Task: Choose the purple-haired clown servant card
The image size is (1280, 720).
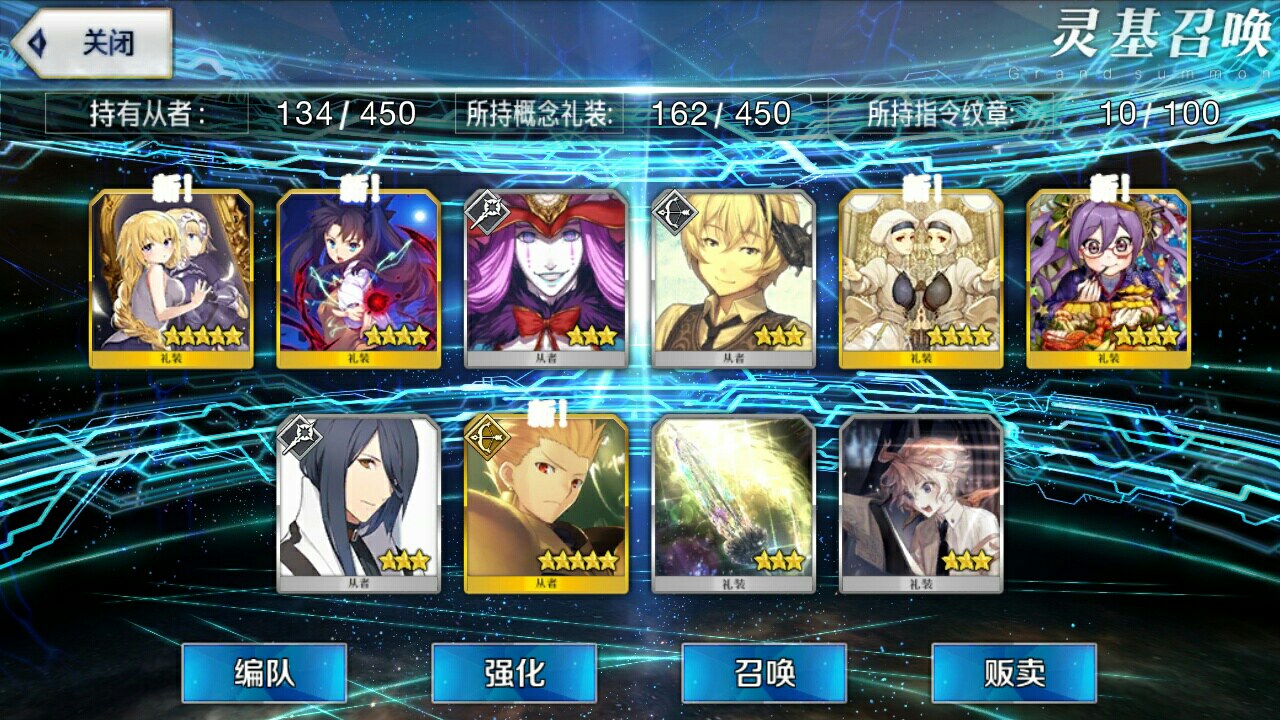Action: 546,279
